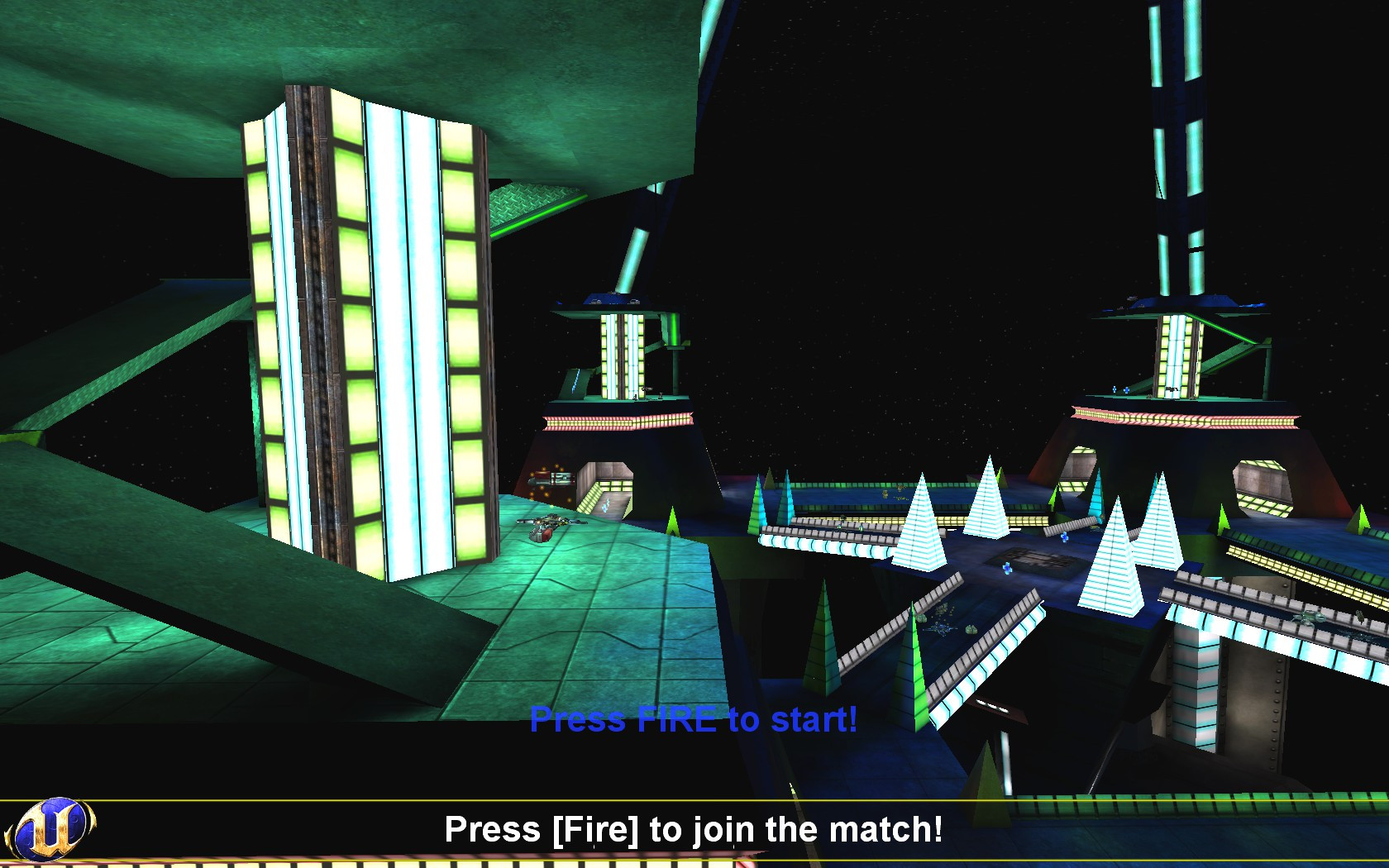Click the weapon pickup atop the center tower platform
The image size is (1389, 868).
coord(647,389)
